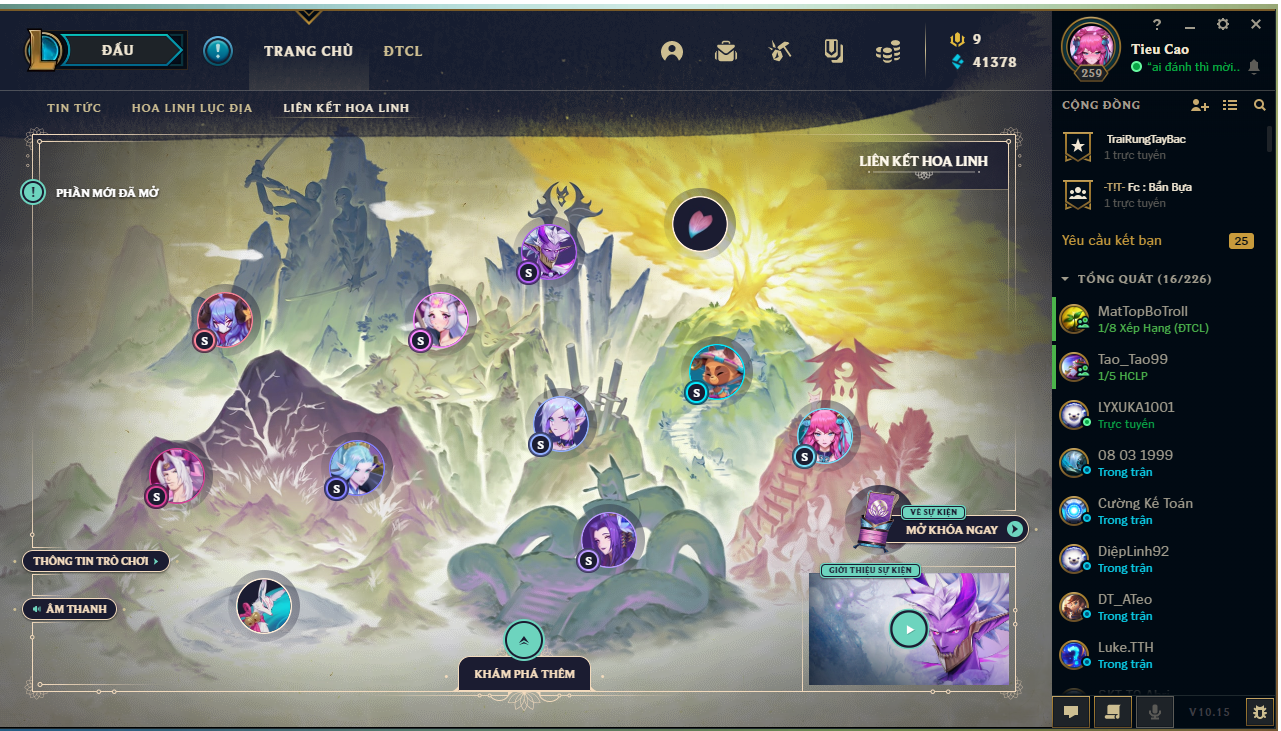
Task: Click the add friend icon
Action: [x=1199, y=105]
